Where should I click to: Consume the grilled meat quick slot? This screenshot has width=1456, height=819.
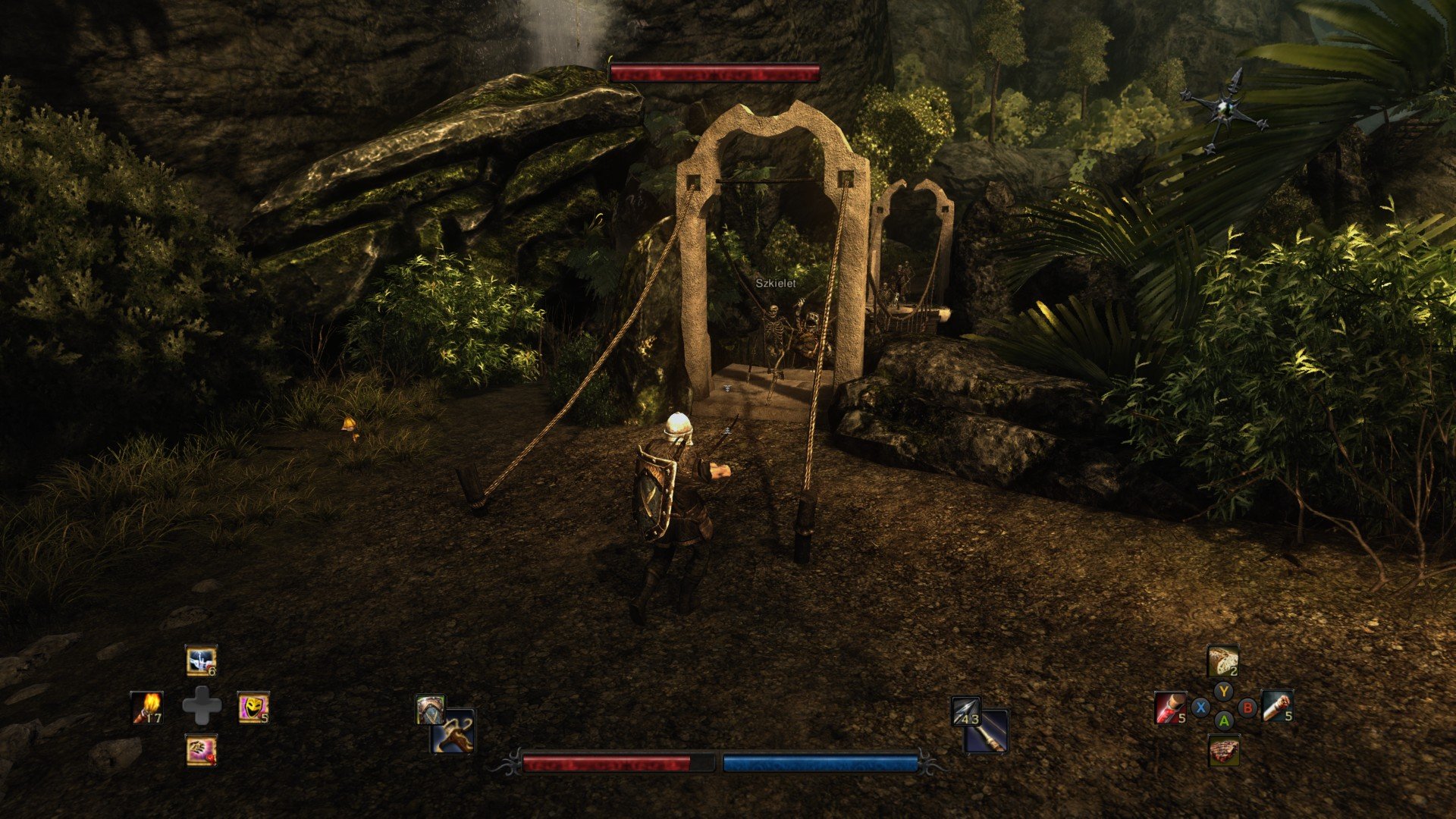tap(1223, 751)
